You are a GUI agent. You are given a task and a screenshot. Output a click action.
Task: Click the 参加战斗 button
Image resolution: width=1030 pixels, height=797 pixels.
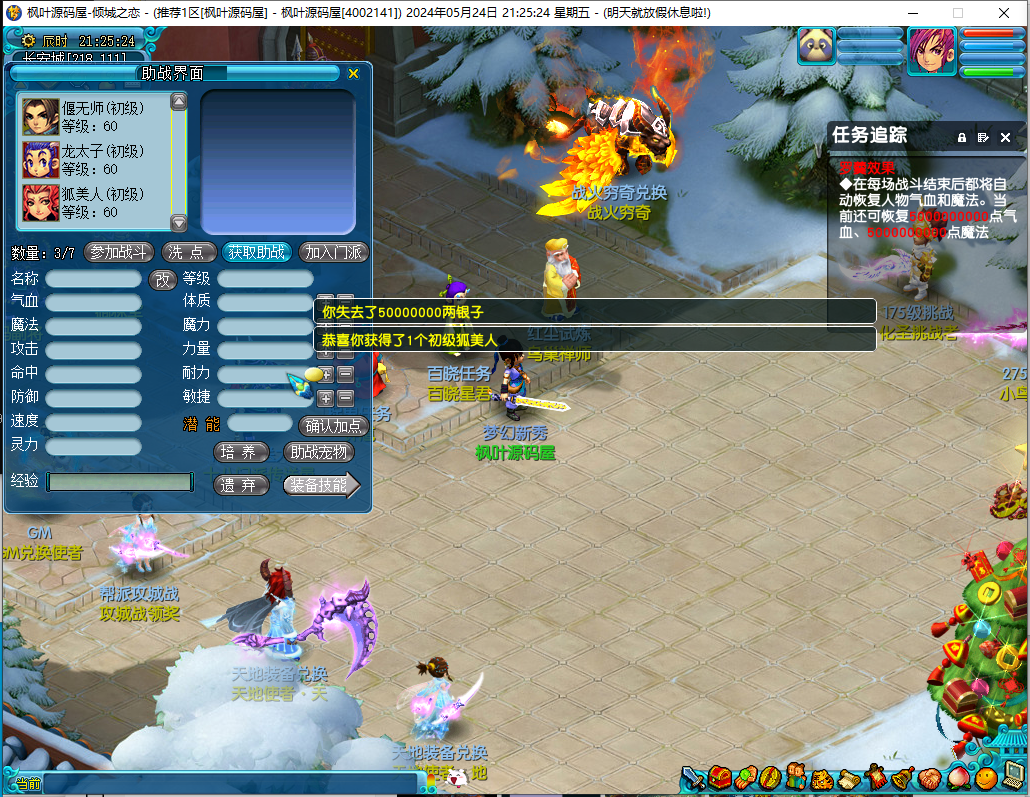click(x=119, y=252)
